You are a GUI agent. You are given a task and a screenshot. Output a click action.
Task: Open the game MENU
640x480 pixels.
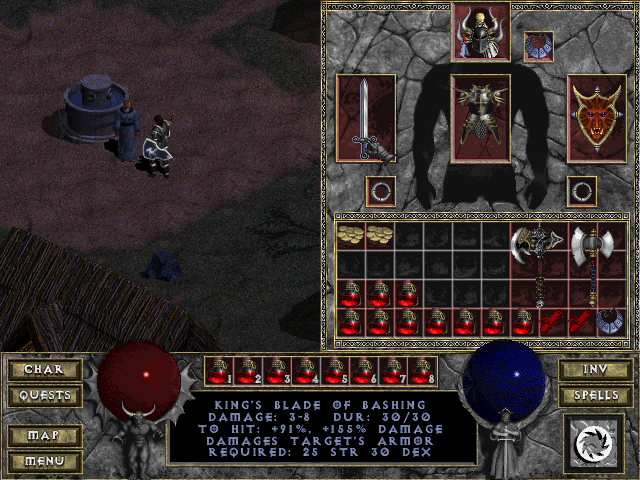pos(44,461)
